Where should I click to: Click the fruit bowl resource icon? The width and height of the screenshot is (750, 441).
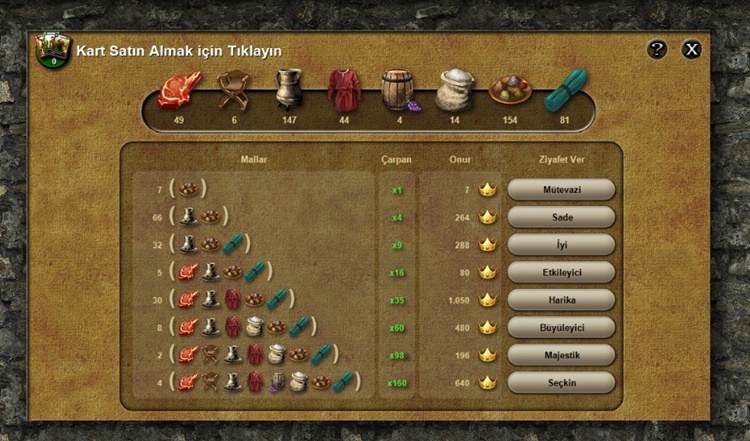coord(510,90)
